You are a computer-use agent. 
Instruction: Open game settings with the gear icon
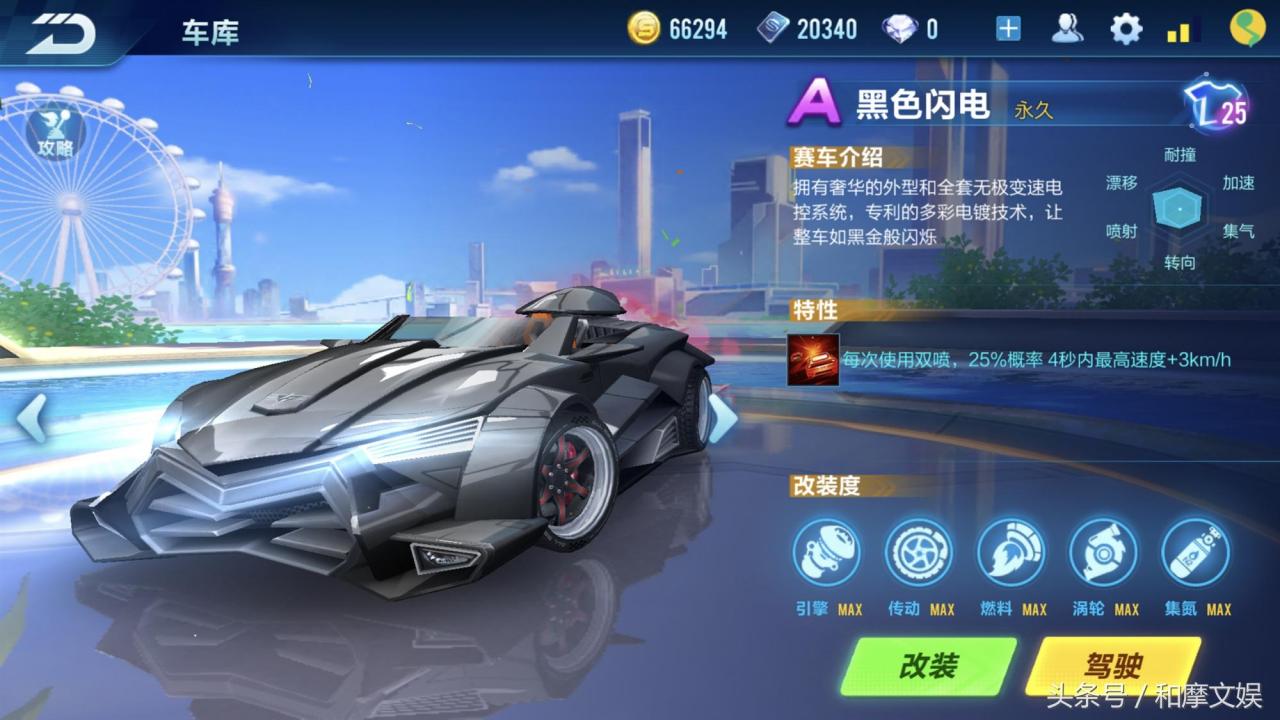(x=1127, y=28)
